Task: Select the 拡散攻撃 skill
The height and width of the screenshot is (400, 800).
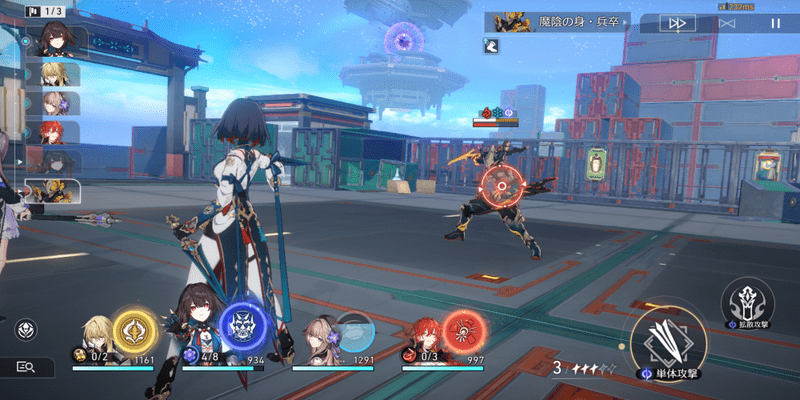Action: tap(747, 298)
